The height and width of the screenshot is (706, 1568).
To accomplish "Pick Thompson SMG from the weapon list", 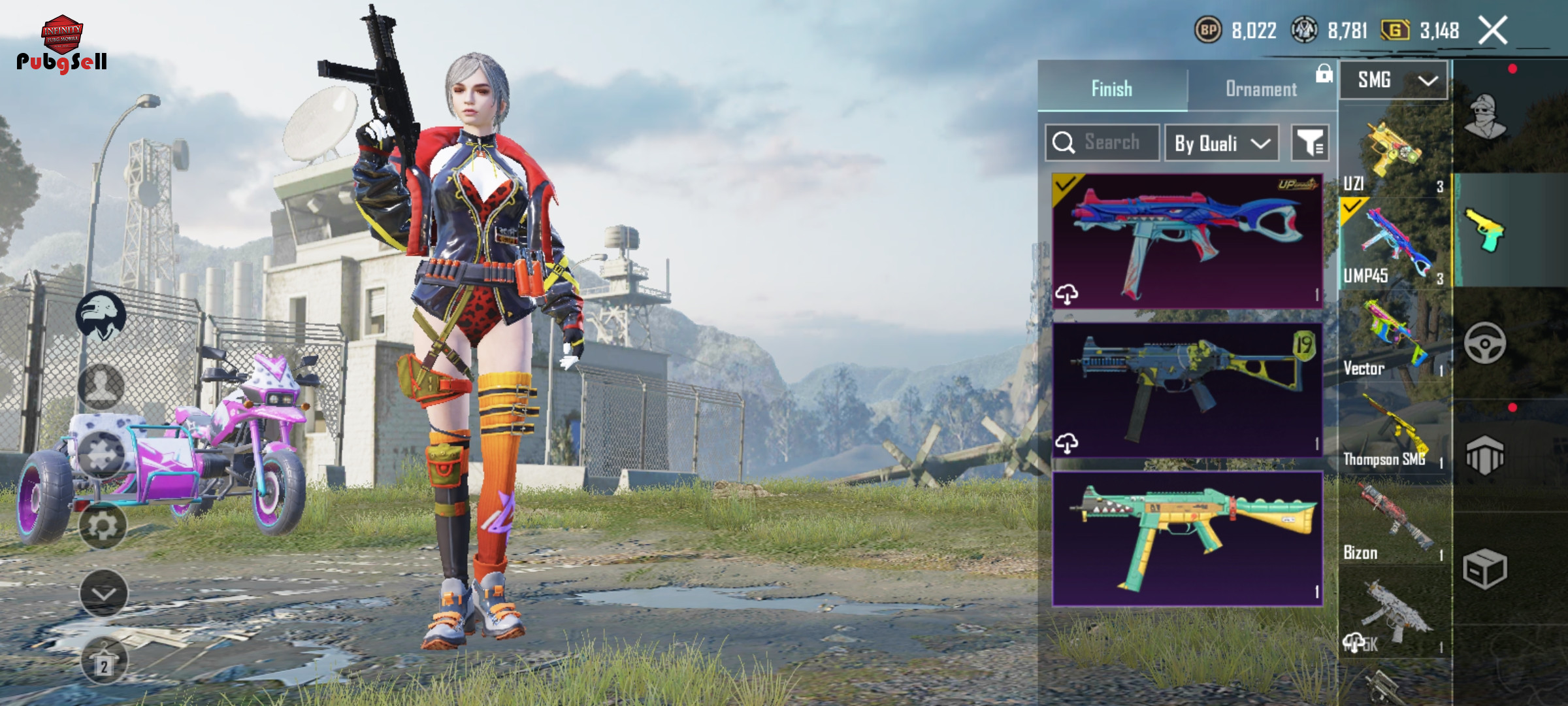I will (x=1395, y=433).
